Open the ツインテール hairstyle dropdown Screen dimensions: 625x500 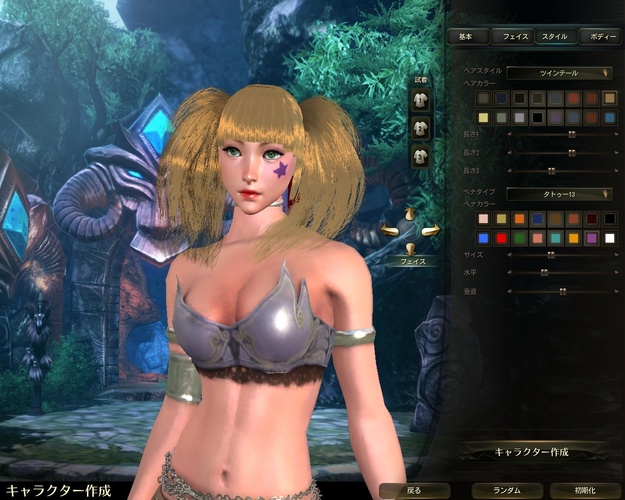click(x=559, y=73)
